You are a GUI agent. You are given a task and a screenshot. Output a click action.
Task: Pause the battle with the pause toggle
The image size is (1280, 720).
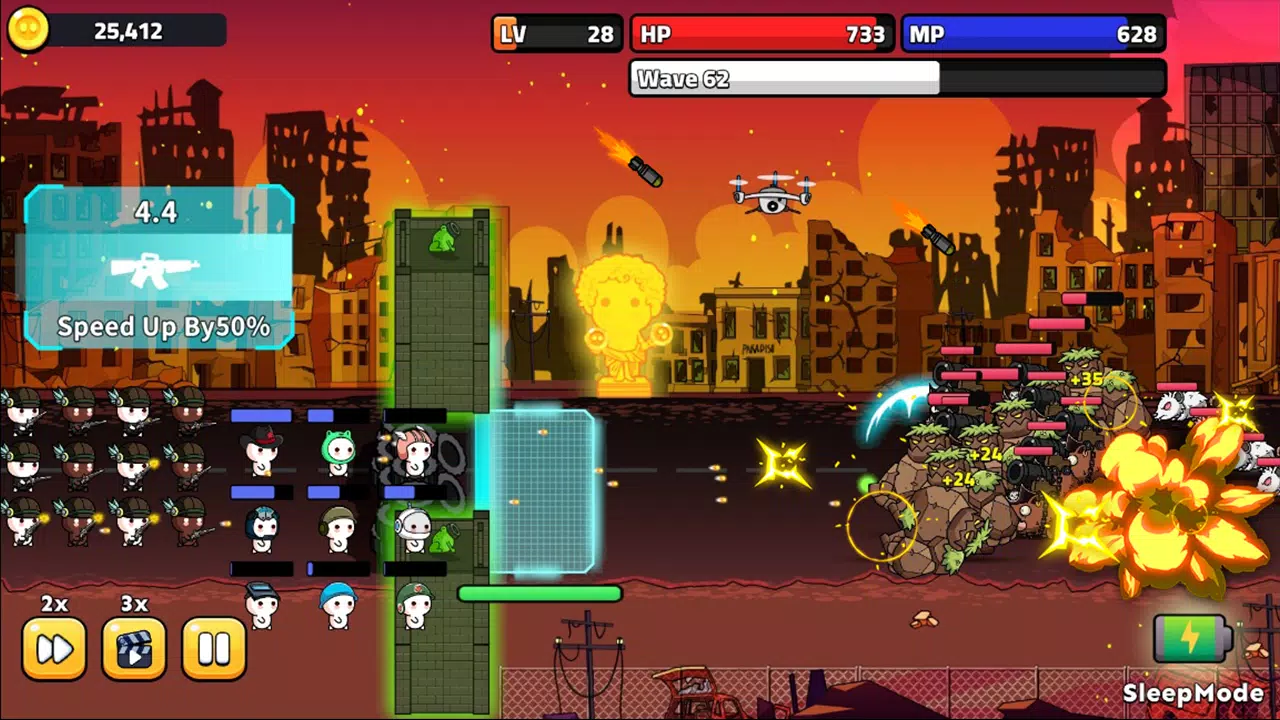pos(213,648)
